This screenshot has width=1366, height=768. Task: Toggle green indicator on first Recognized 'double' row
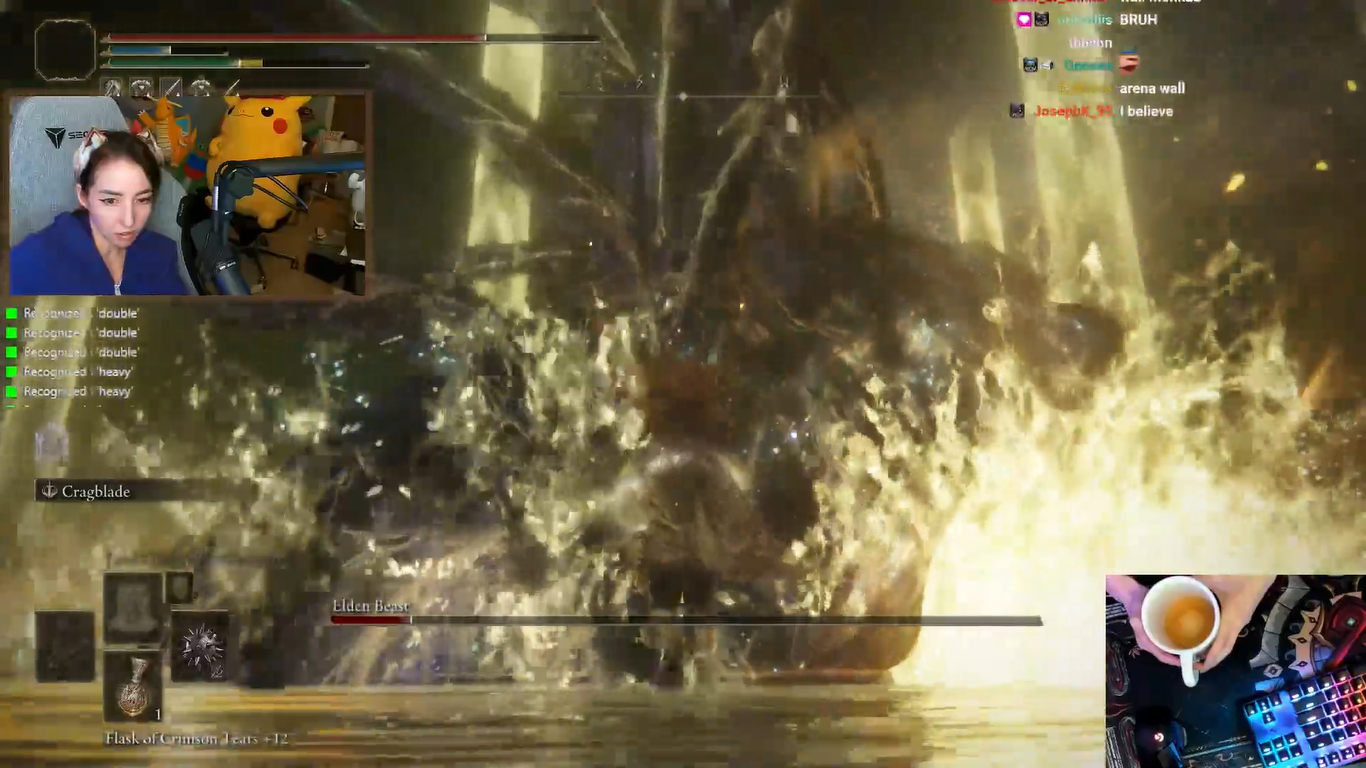(9, 313)
